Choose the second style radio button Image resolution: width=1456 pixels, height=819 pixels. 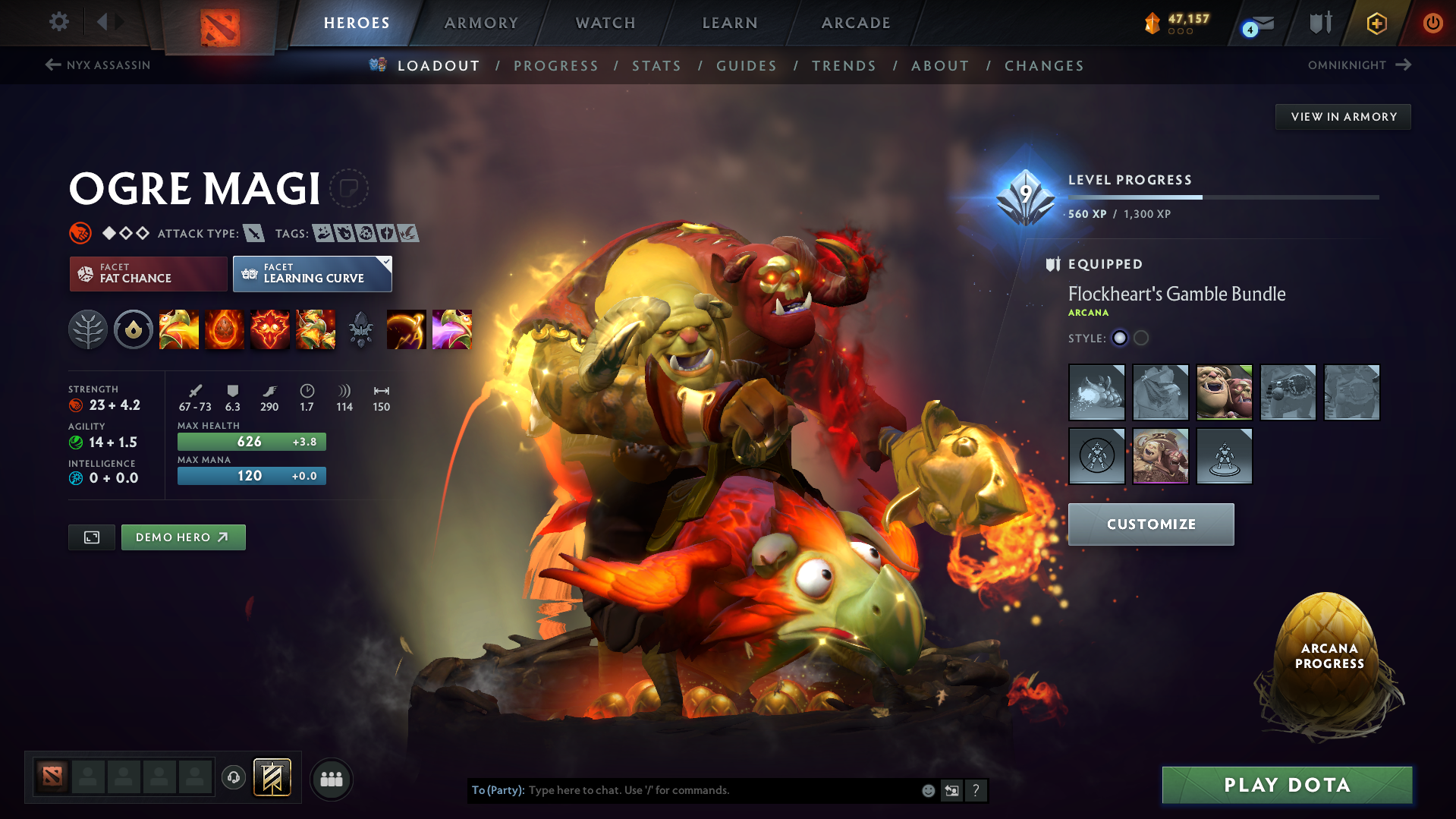click(1141, 339)
